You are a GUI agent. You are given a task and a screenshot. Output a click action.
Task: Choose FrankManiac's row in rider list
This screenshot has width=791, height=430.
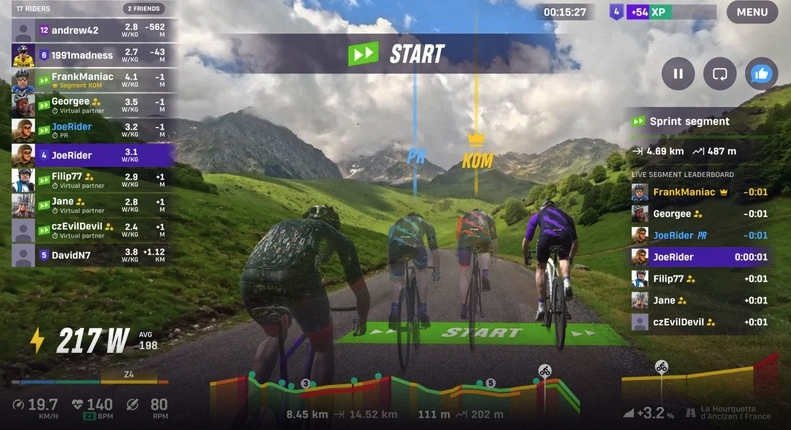[92, 80]
